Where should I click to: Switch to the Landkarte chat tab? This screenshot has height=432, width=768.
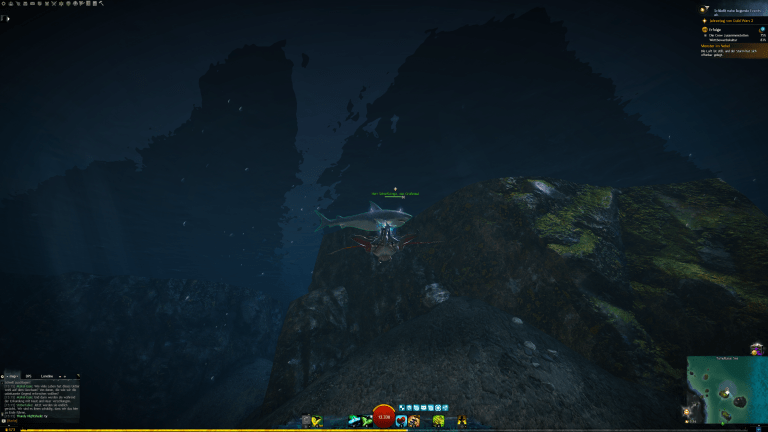click(x=47, y=376)
